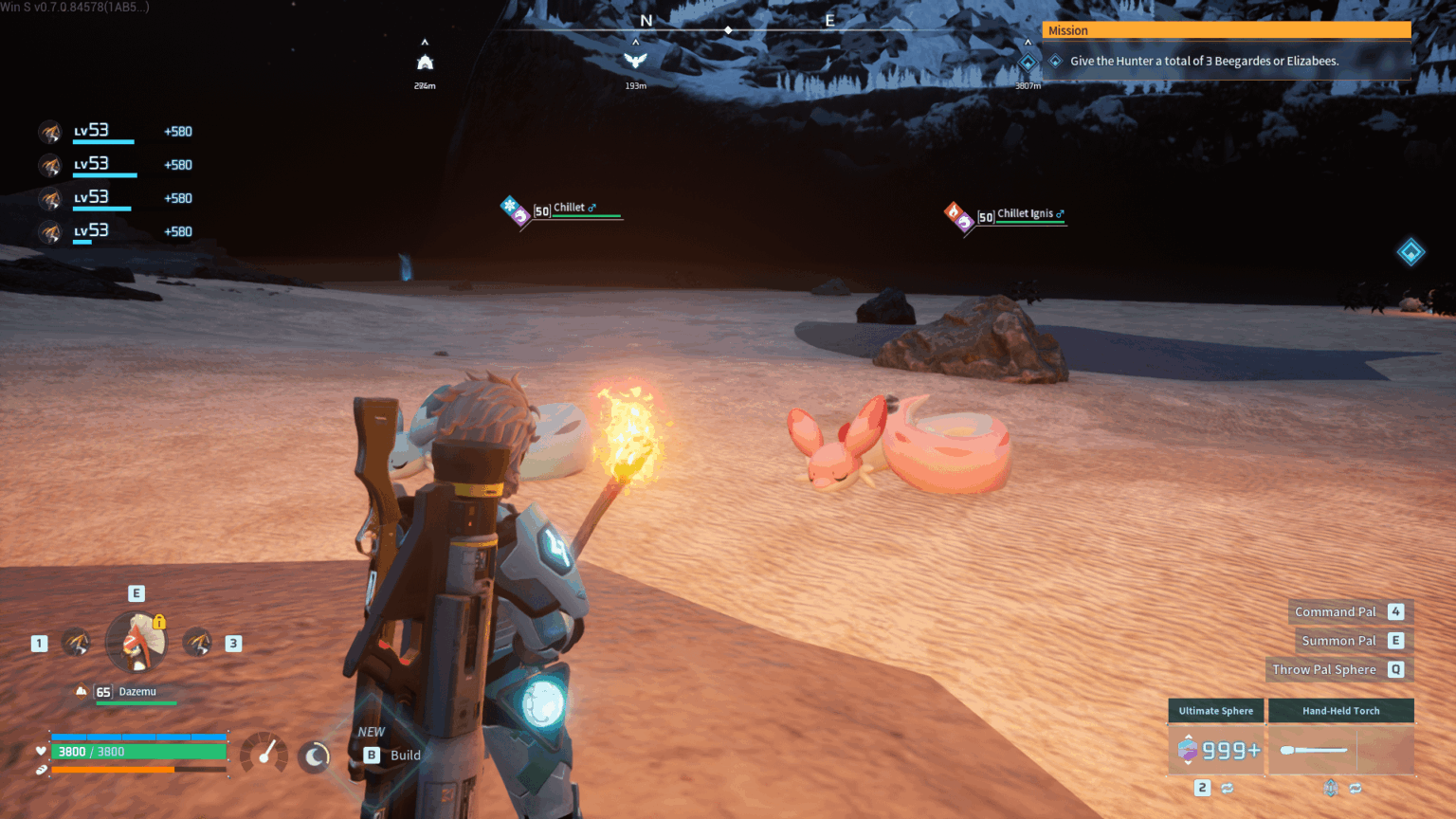Select the Hand-Held Torch weapon slot
The height and width of the screenshot is (819, 1456).
pos(1340,750)
